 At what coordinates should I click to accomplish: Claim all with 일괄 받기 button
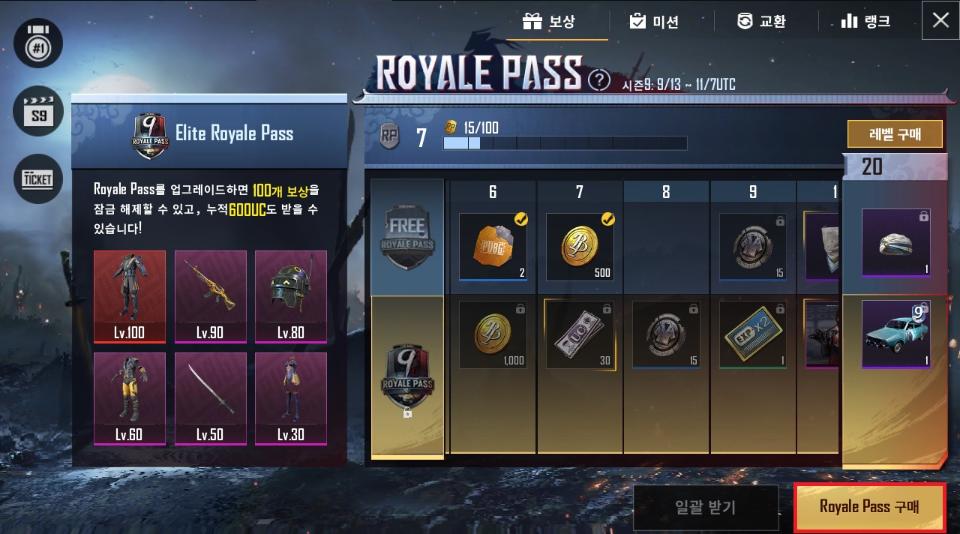(x=706, y=506)
